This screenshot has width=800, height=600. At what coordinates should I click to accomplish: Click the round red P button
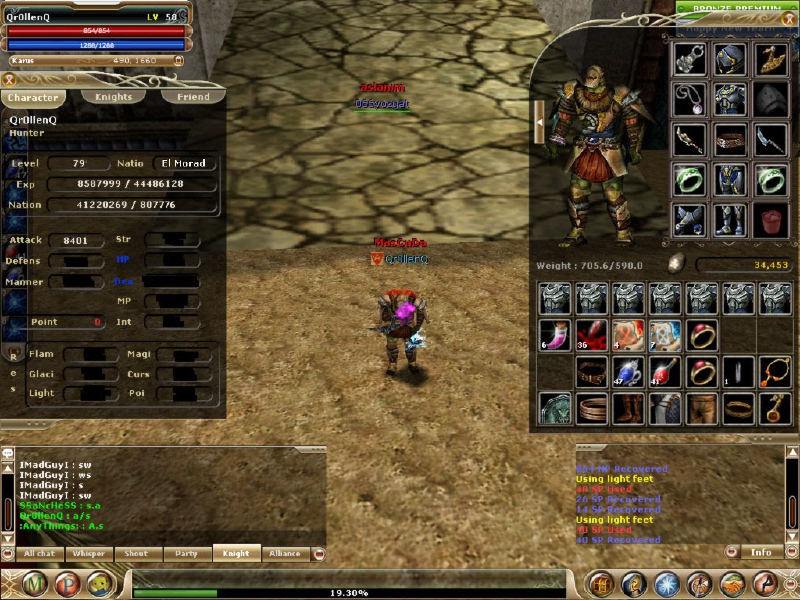tap(69, 584)
